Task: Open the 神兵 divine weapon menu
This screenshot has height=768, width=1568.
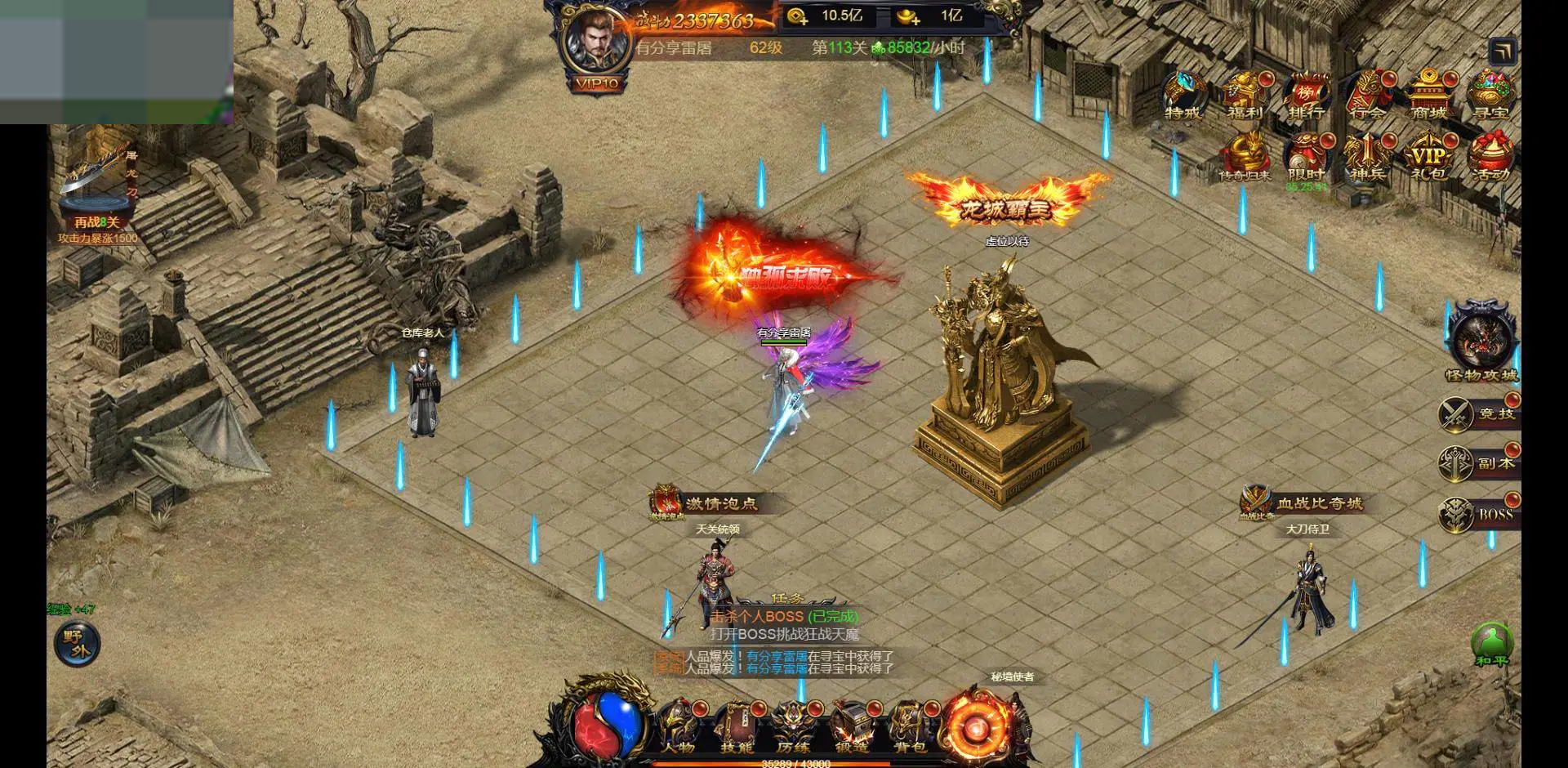Action: 1367,156
